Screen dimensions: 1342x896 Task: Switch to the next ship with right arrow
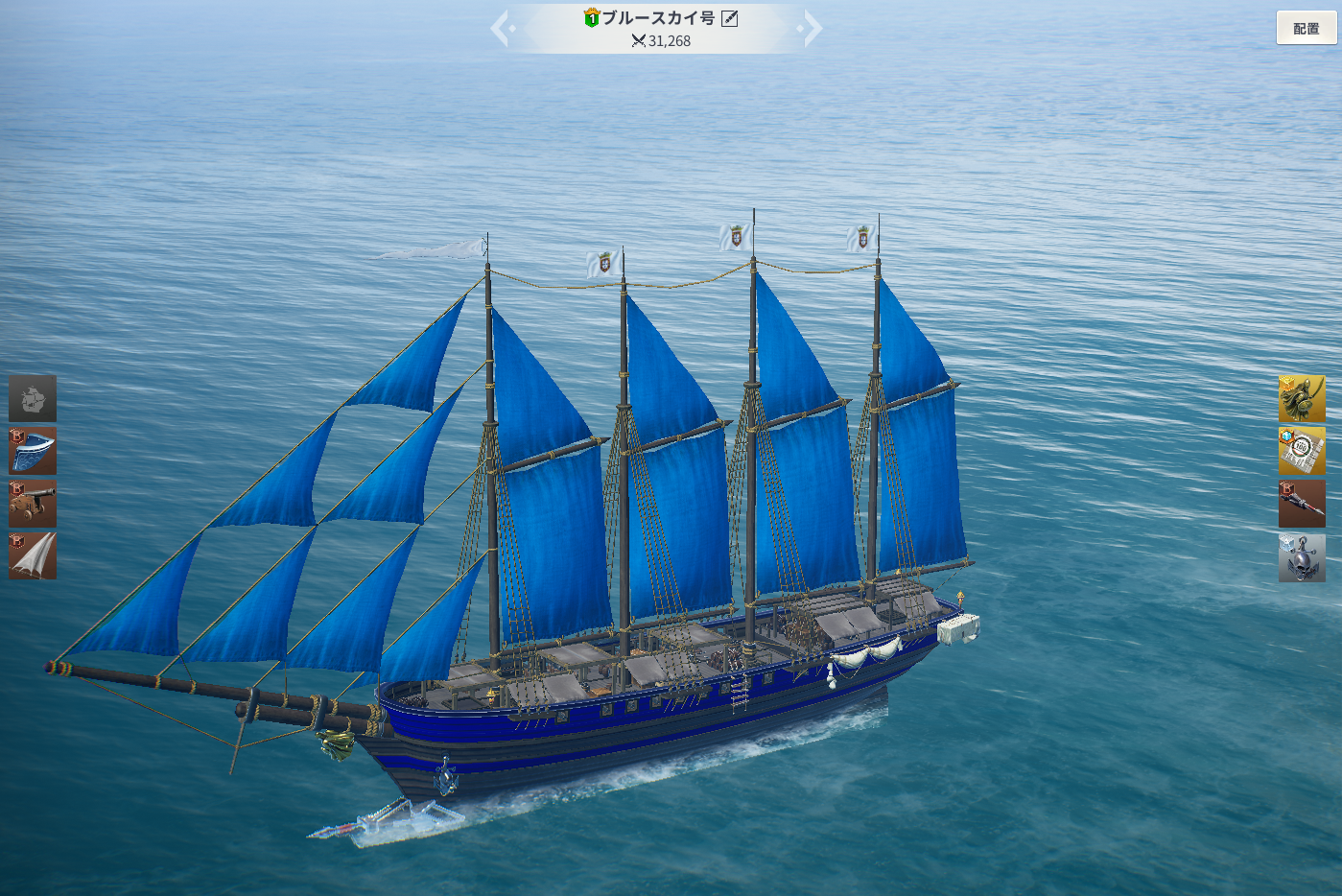coord(811,29)
